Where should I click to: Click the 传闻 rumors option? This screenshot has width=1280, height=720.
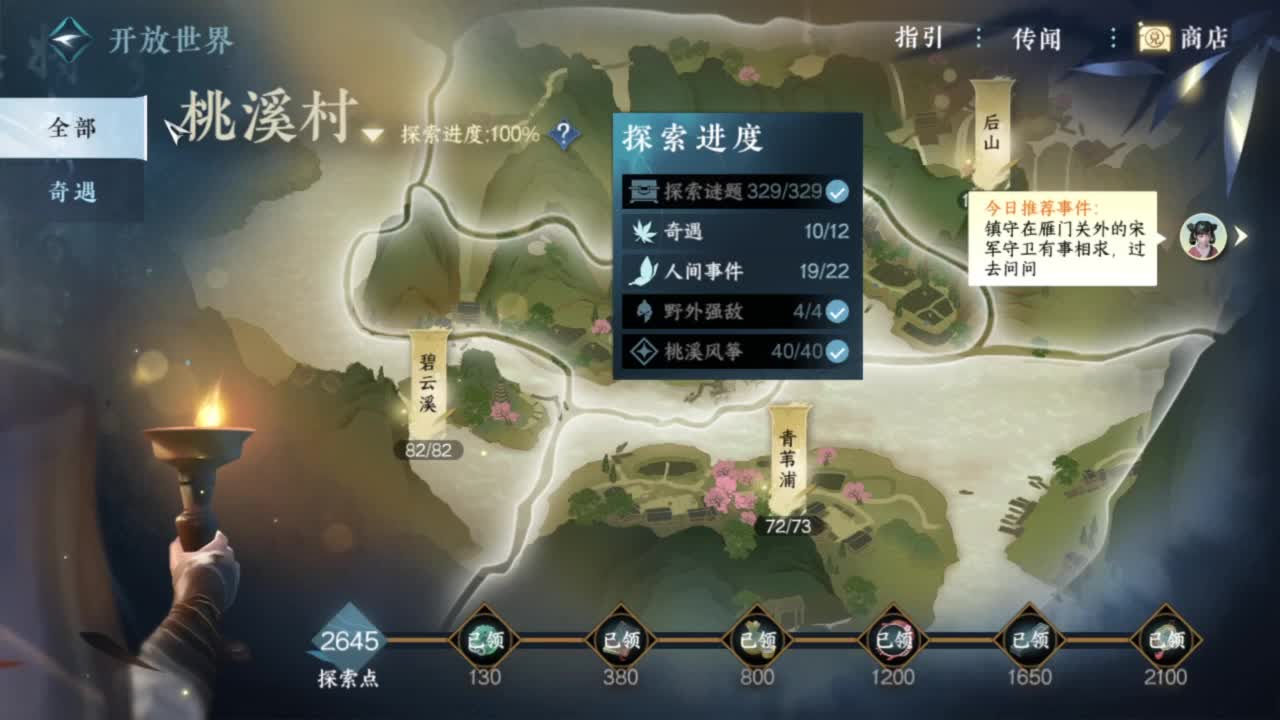click(1040, 38)
